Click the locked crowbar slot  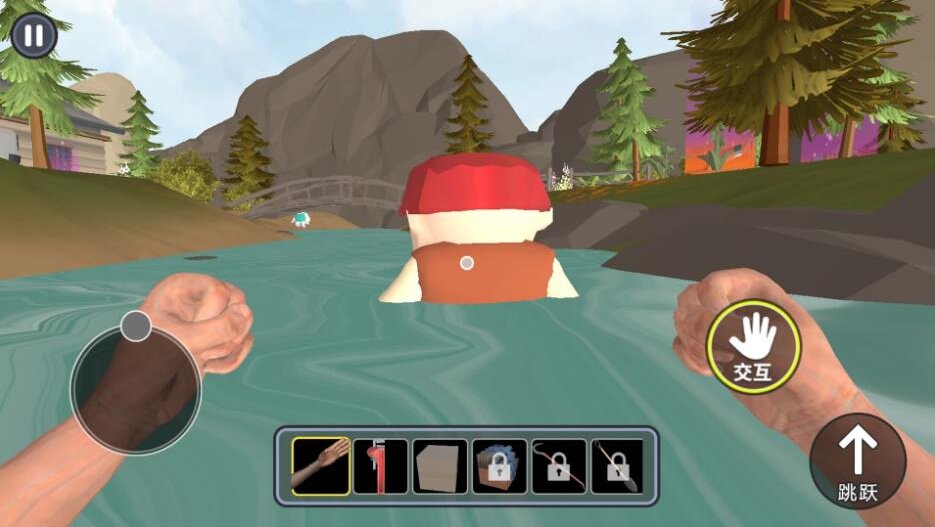[x=559, y=466]
